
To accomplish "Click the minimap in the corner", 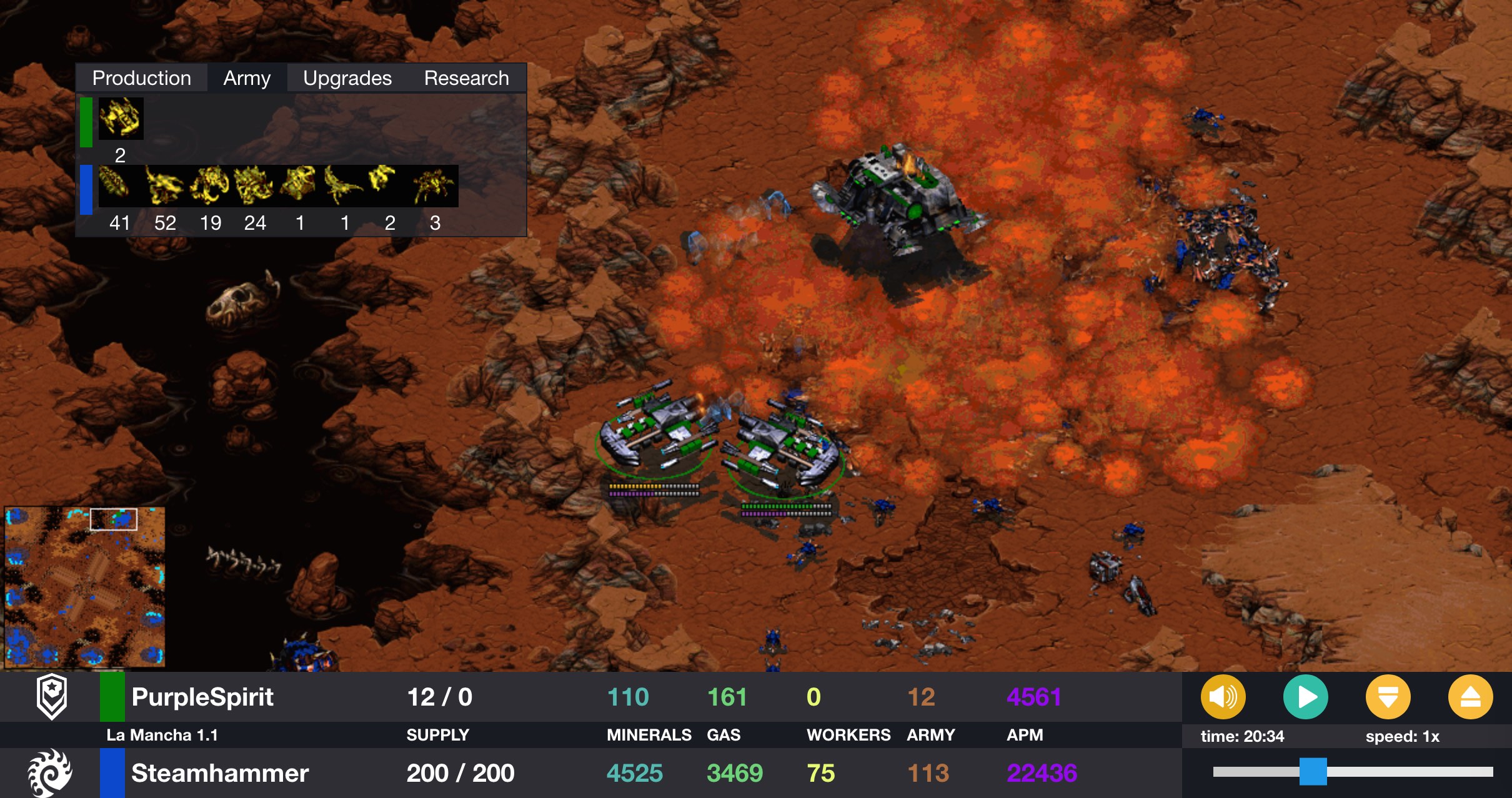I will 85,587.
